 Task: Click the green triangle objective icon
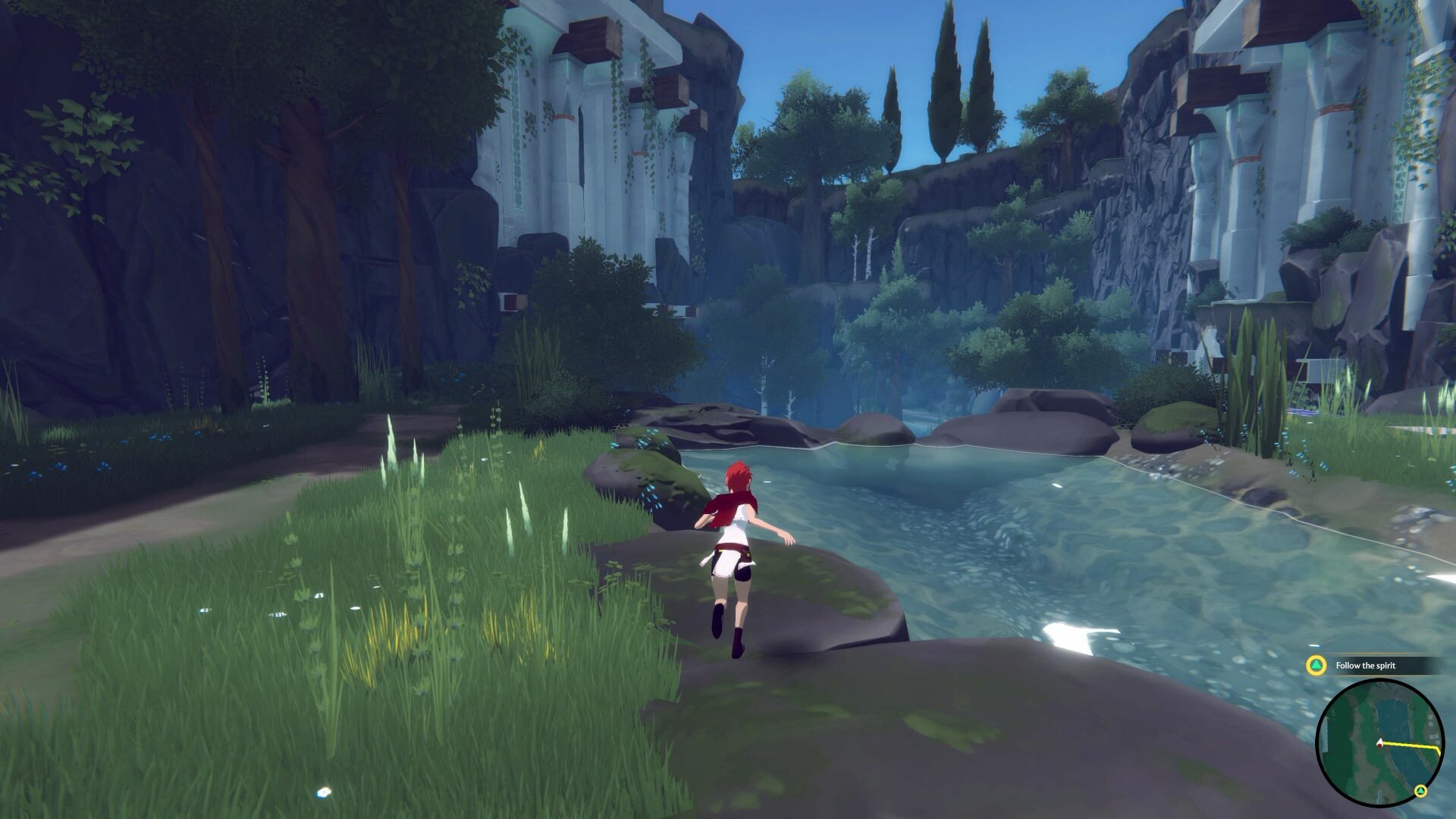(1316, 666)
